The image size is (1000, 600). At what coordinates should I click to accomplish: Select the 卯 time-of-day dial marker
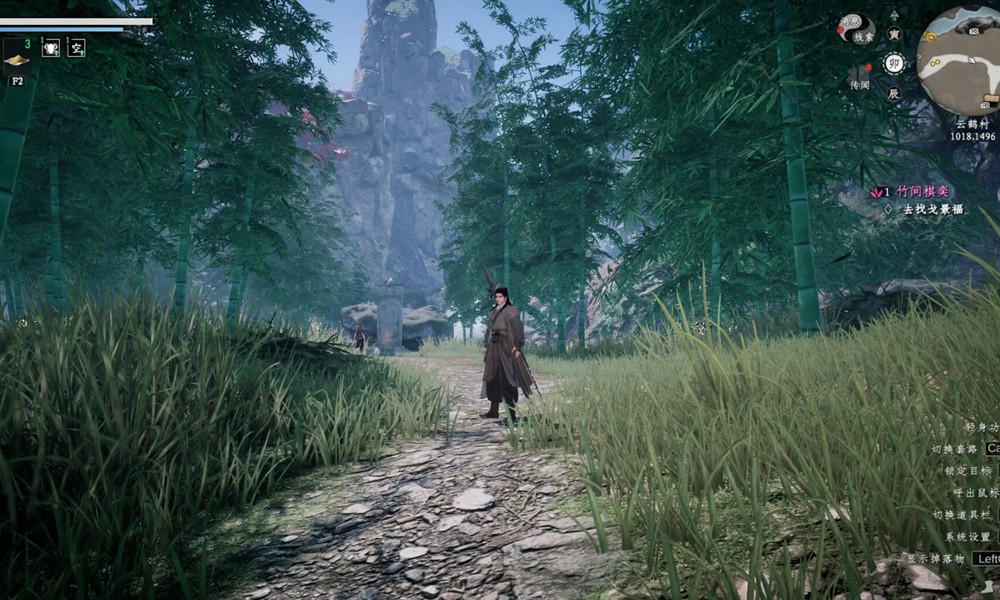pyautogui.click(x=894, y=63)
